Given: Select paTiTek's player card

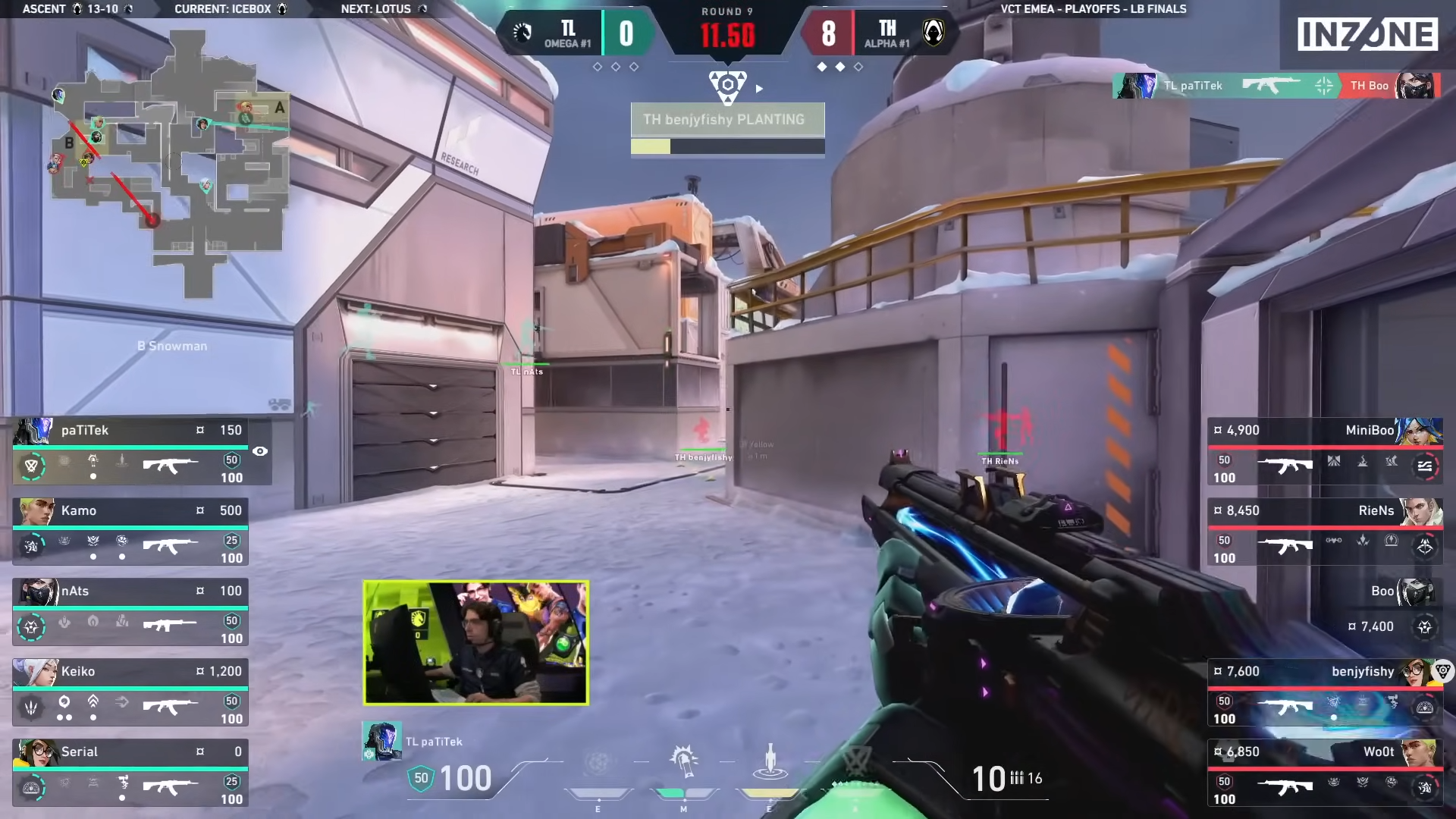Looking at the screenshot, I should point(142,451).
